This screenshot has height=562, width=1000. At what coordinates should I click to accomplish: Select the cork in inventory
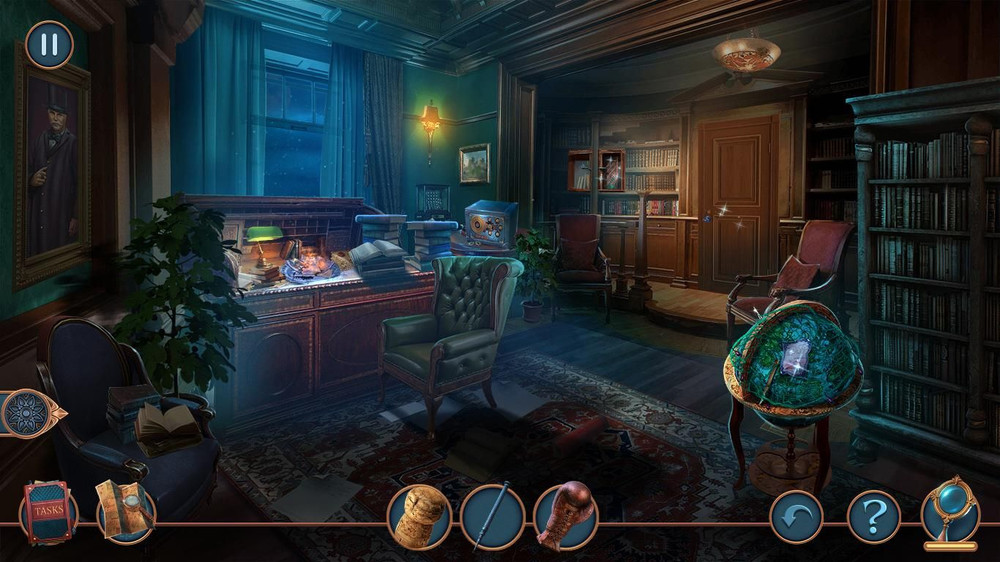[419, 516]
